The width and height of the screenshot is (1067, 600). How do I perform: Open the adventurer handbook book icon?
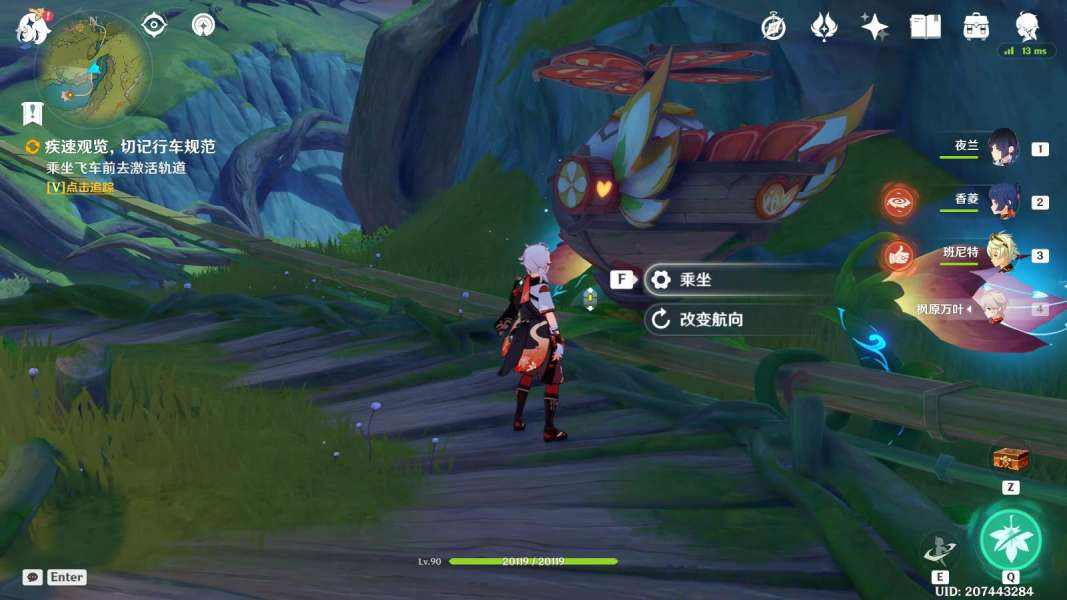coord(925,27)
